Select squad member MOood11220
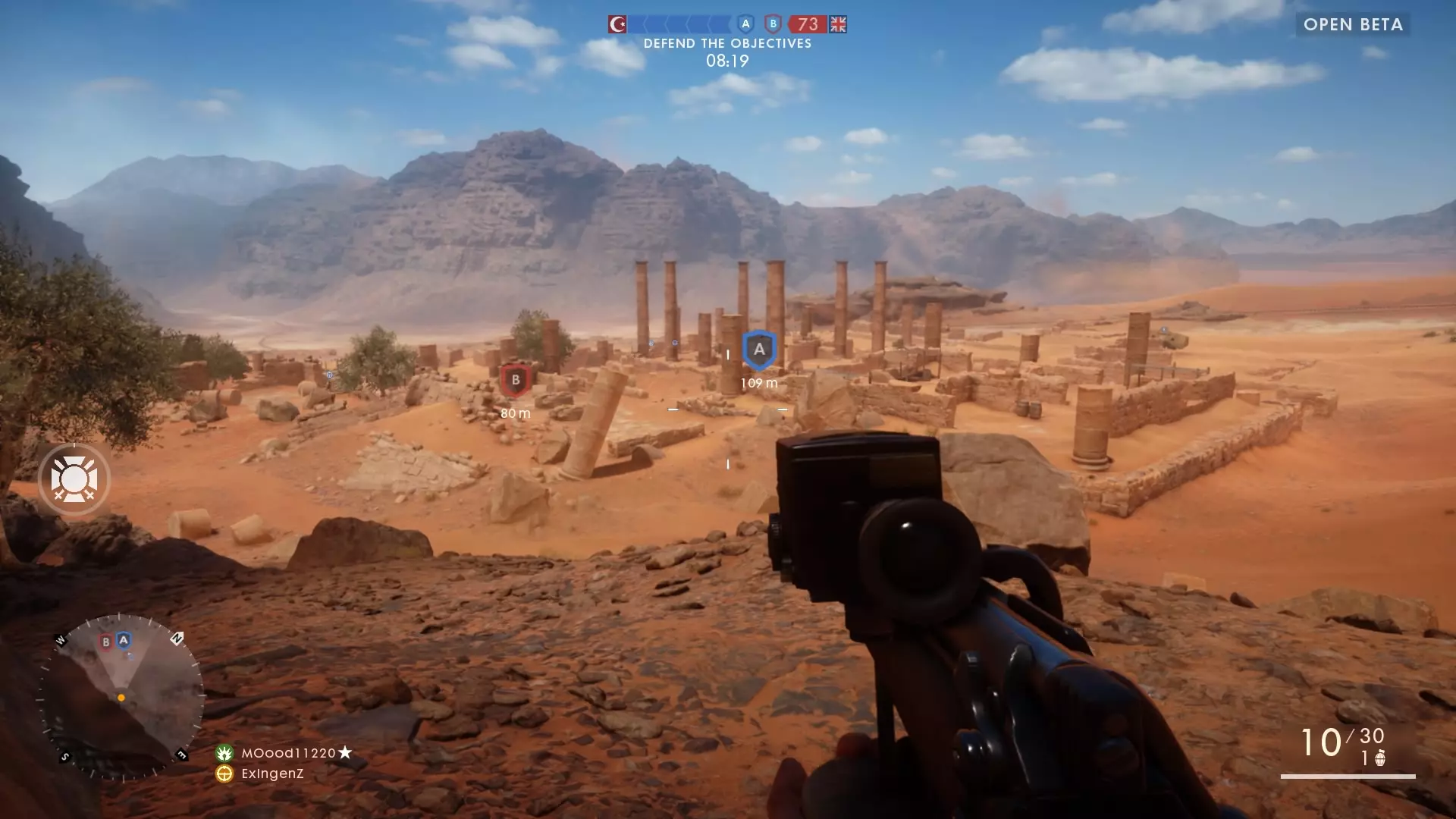 288,753
